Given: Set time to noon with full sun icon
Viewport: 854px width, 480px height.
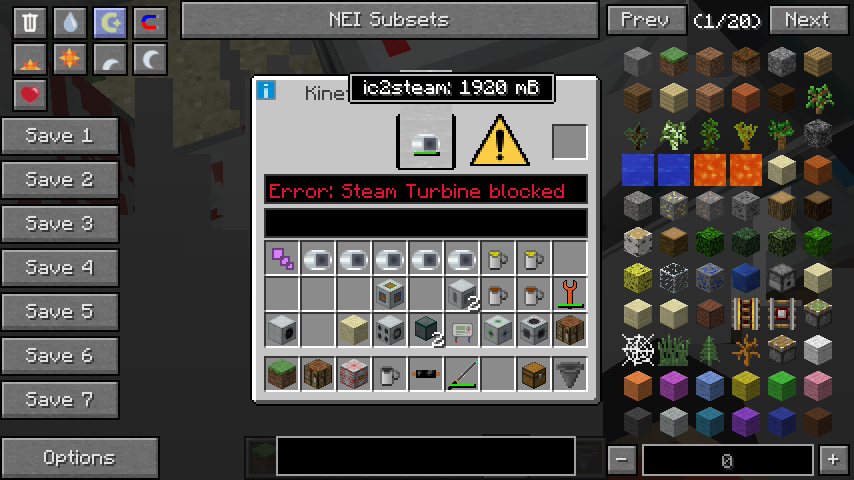Looking at the screenshot, I should [70, 59].
